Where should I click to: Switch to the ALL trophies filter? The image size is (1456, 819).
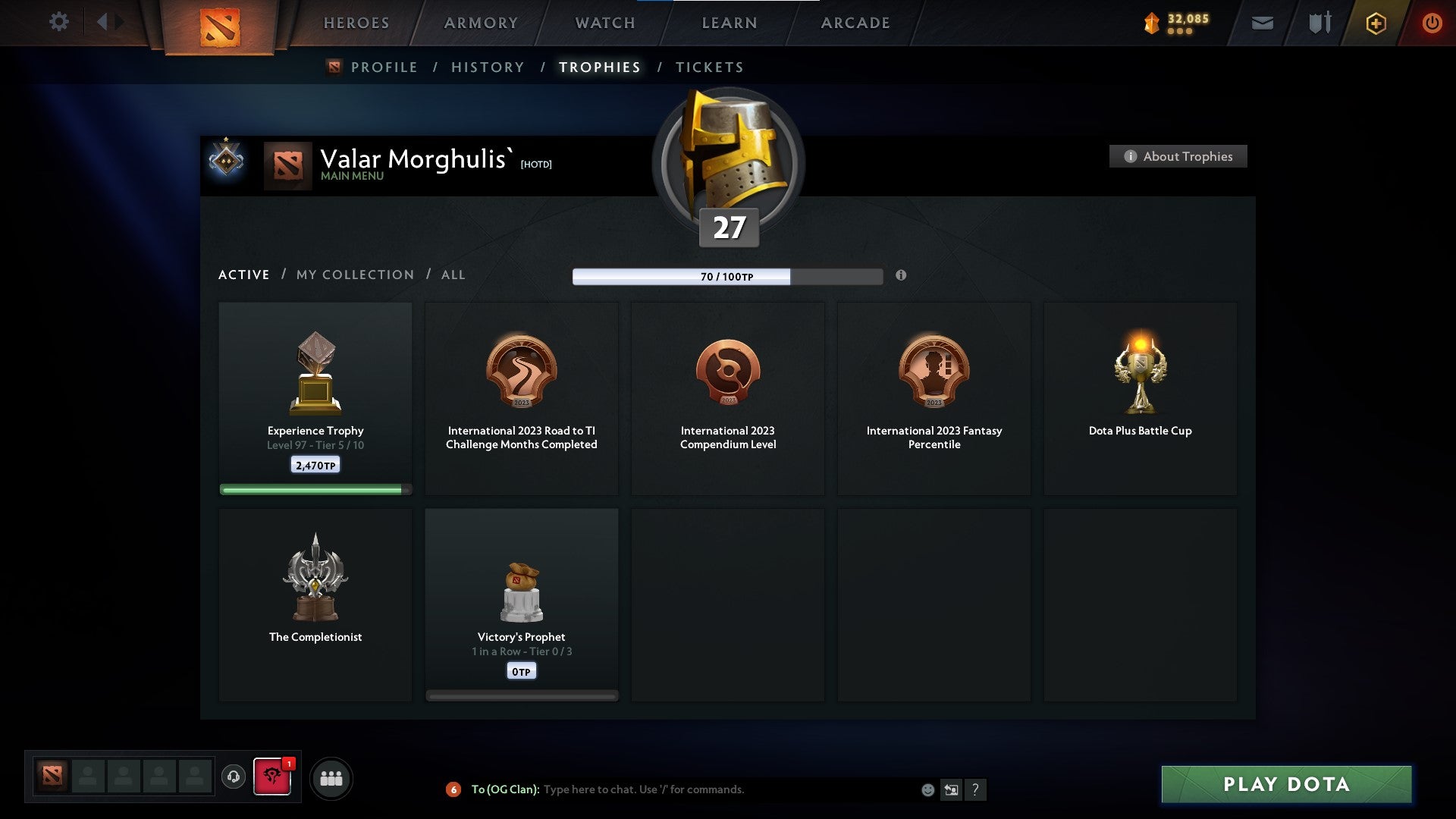(x=453, y=275)
